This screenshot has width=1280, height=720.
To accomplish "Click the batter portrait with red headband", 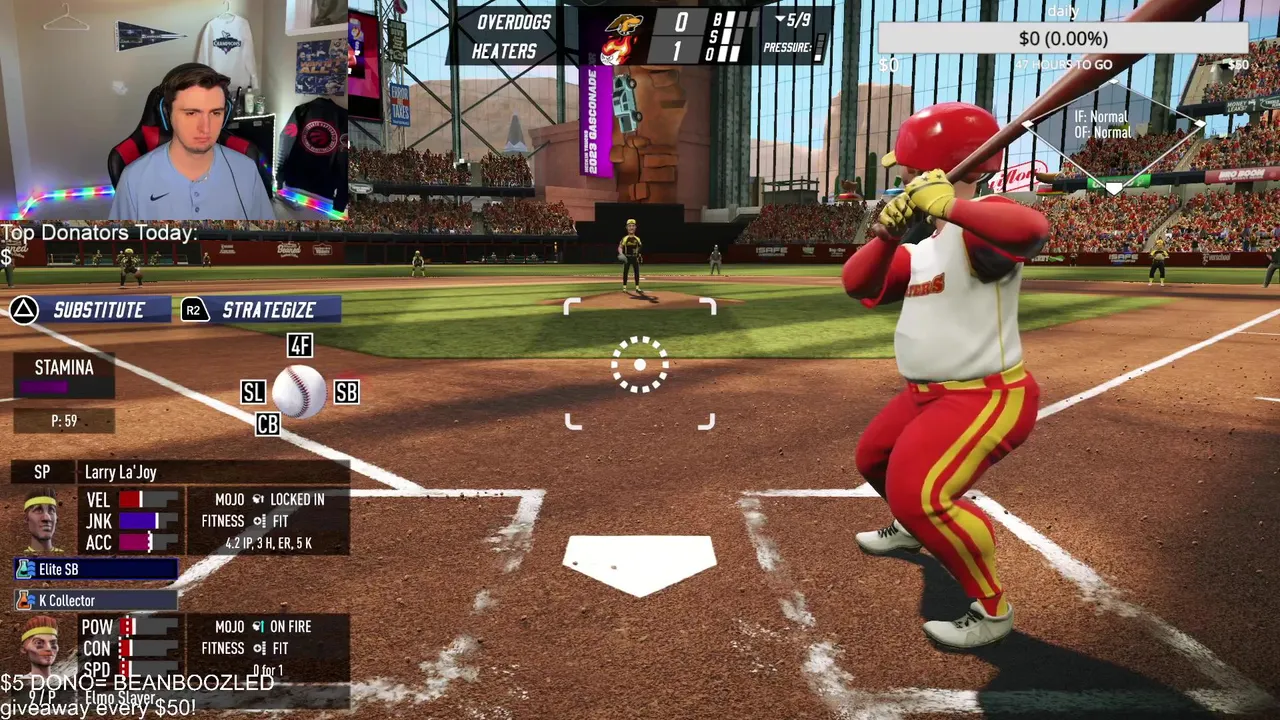I will (40, 645).
